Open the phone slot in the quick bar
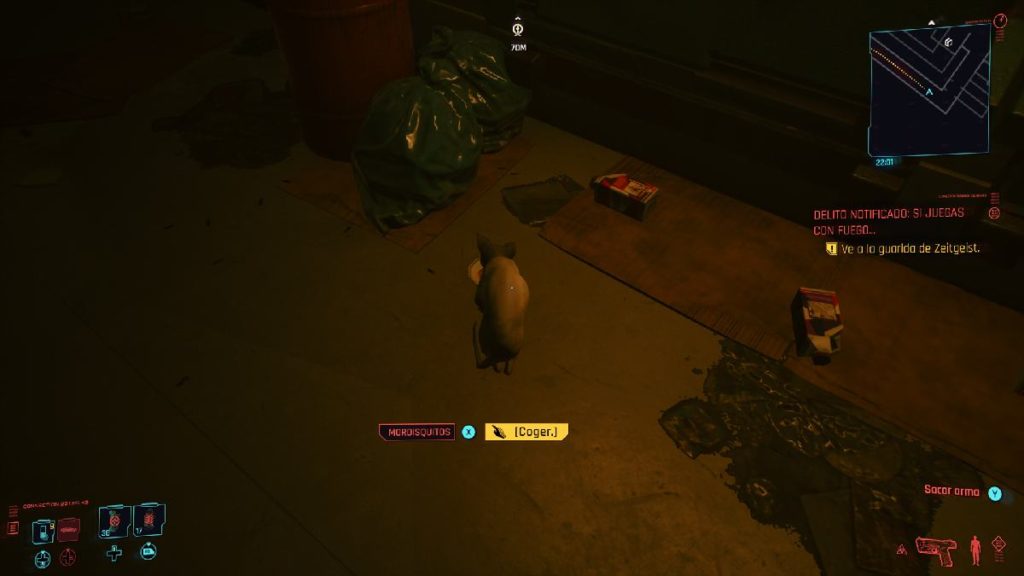 [43, 530]
